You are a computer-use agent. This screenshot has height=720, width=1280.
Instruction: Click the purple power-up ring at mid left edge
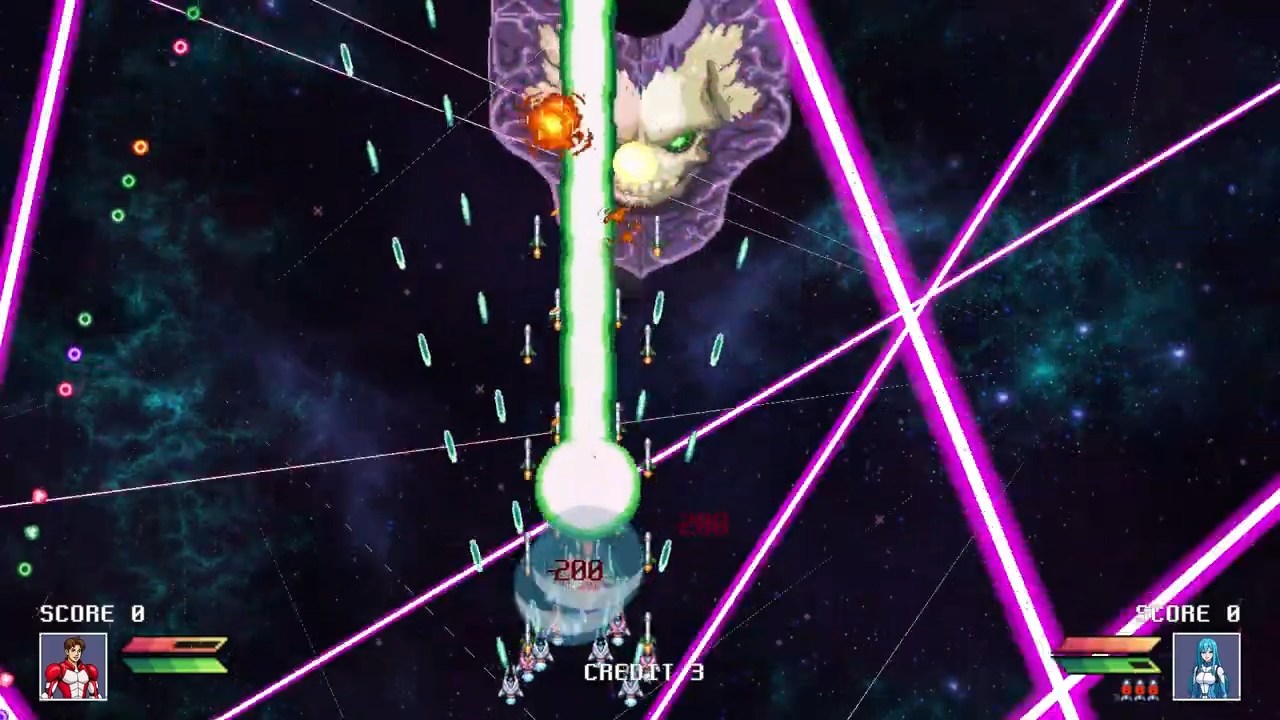pos(74,353)
